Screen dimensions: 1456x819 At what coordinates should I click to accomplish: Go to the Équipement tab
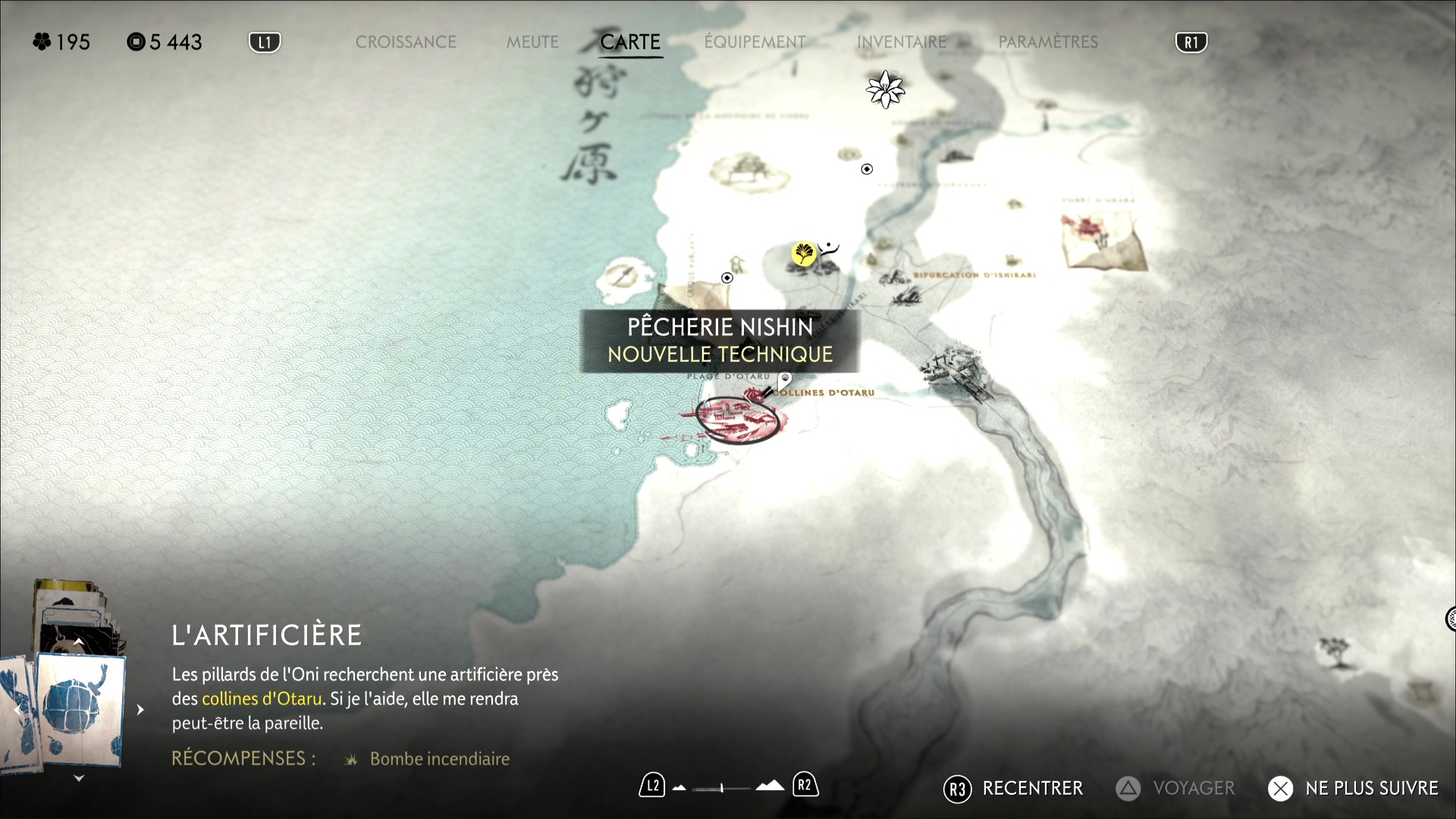pos(755,42)
